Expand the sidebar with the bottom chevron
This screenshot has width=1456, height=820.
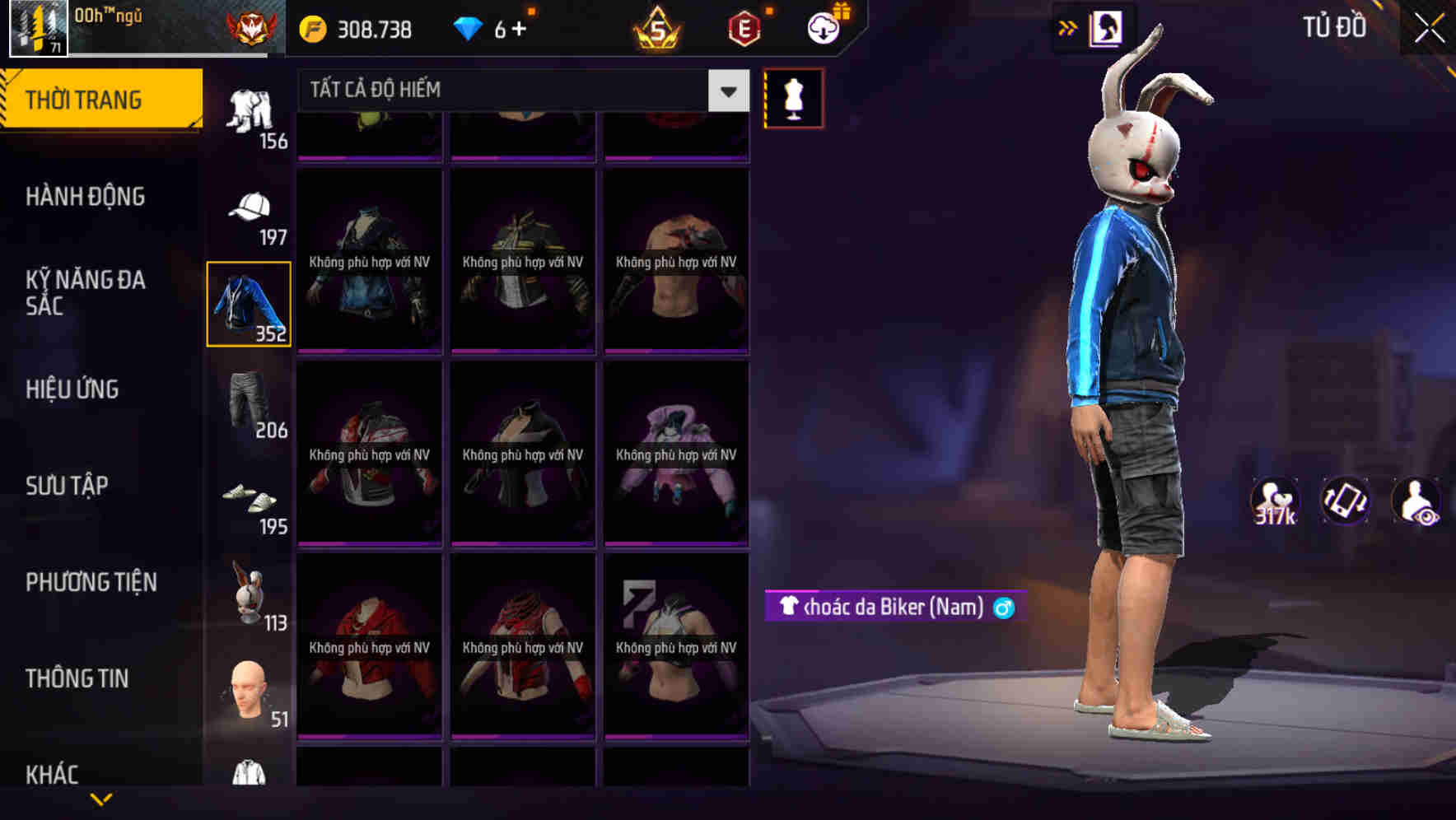tap(102, 797)
